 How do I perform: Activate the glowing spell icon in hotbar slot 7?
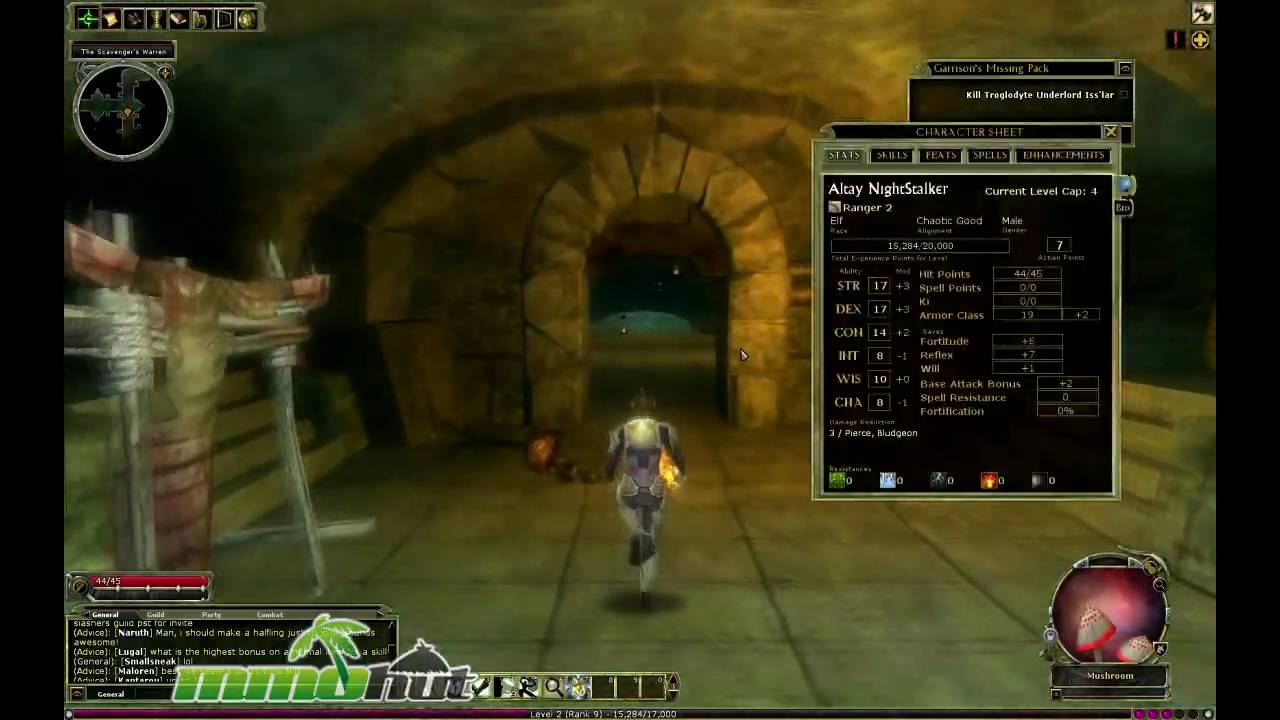coord(577,685)
